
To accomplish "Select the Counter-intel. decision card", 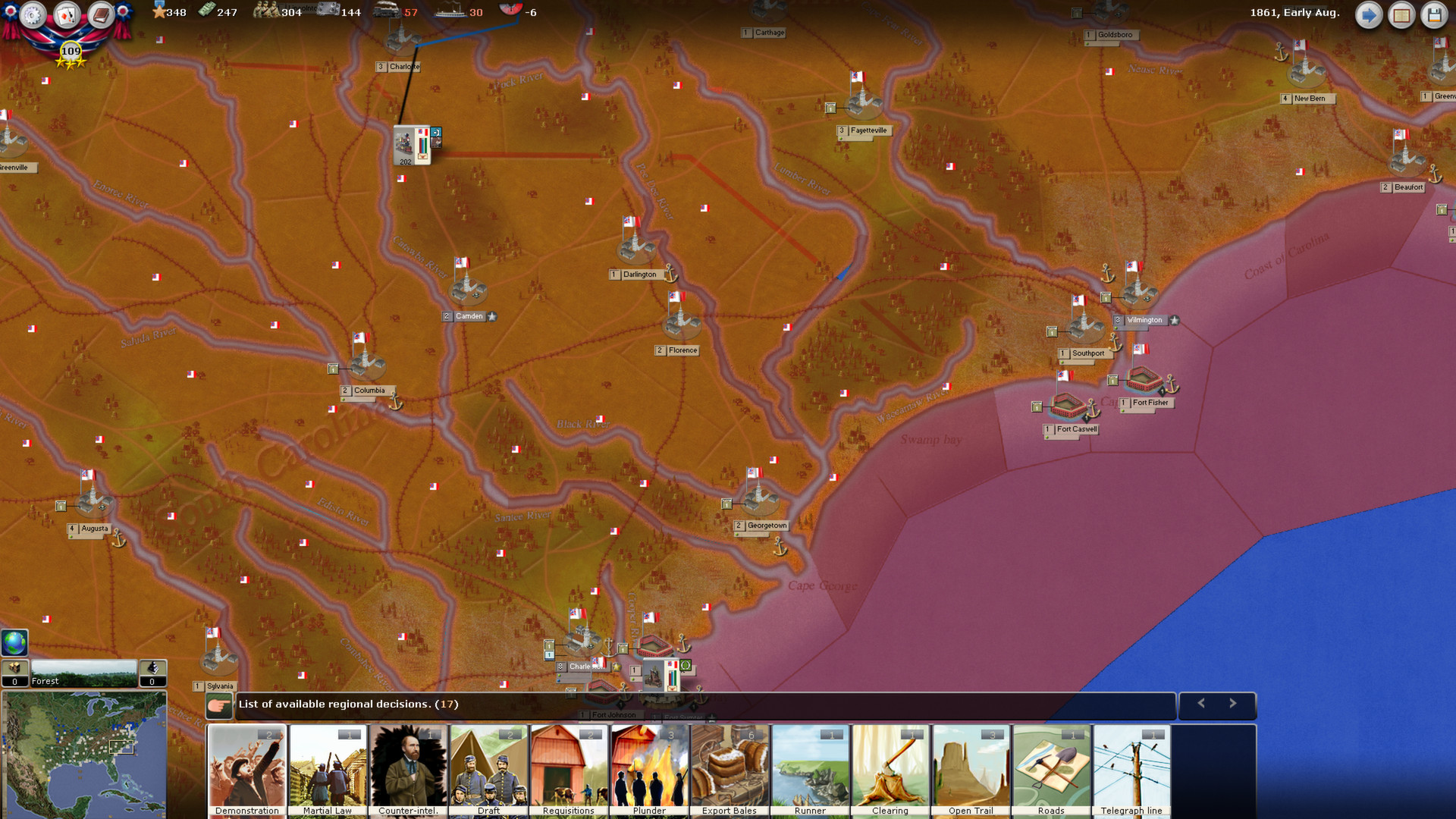I will [x=408, y=767].
